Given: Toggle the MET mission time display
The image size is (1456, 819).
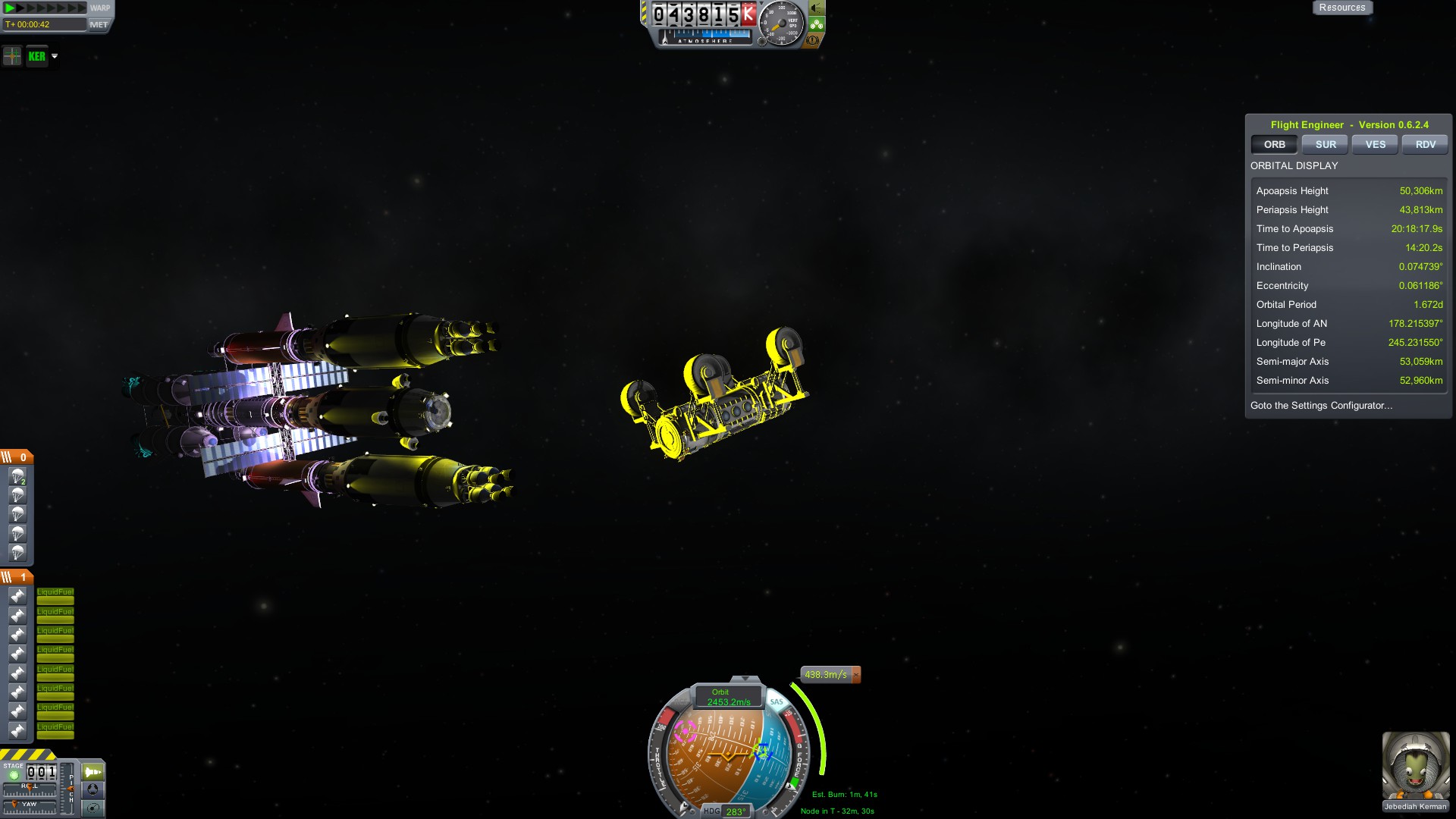Looking at the screenshot, I should click(99, 24).
